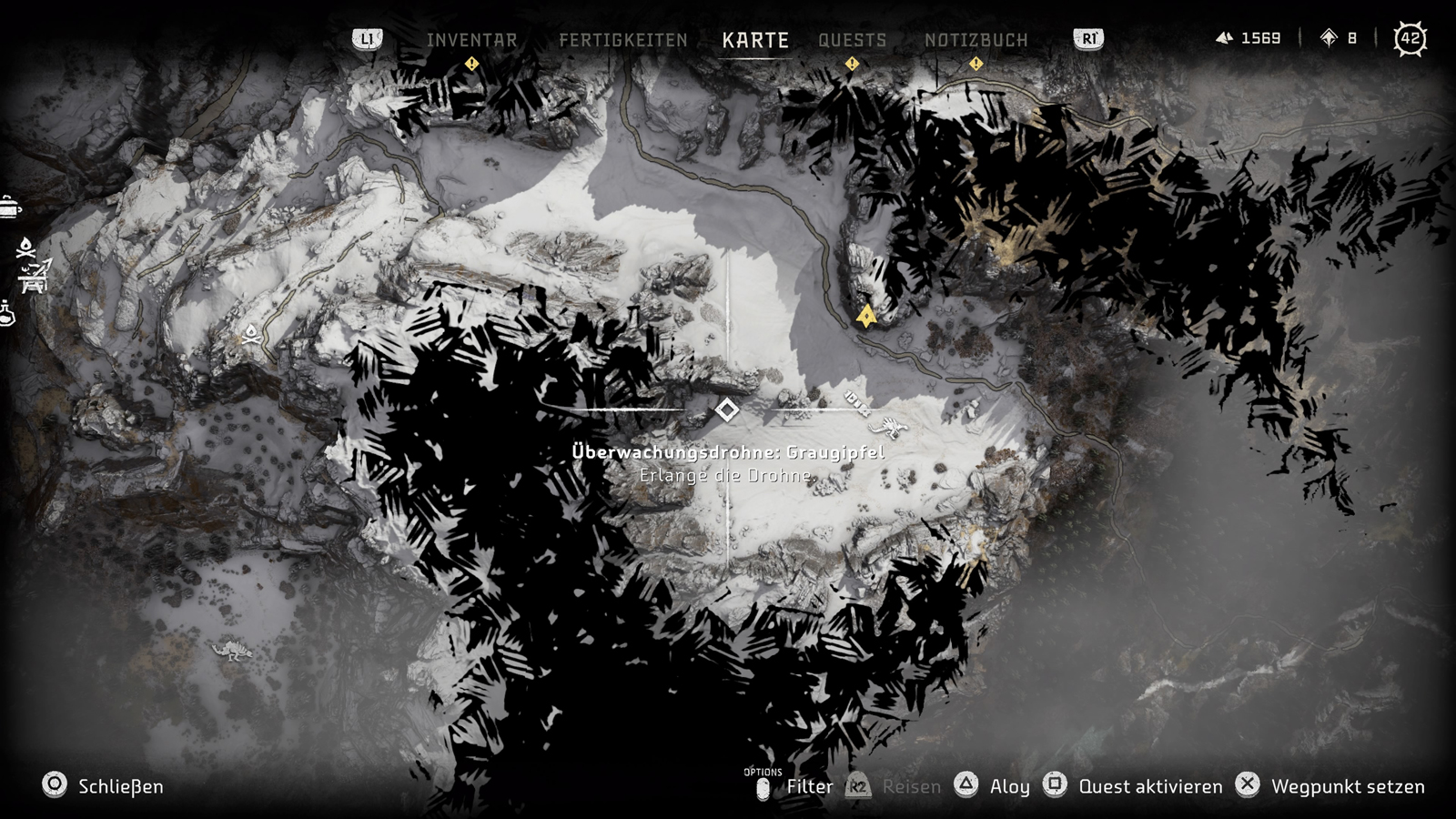Click the yellow player arrow marker on the map
This screenshot has height=819, width=1456.
[x=866, y=316]
